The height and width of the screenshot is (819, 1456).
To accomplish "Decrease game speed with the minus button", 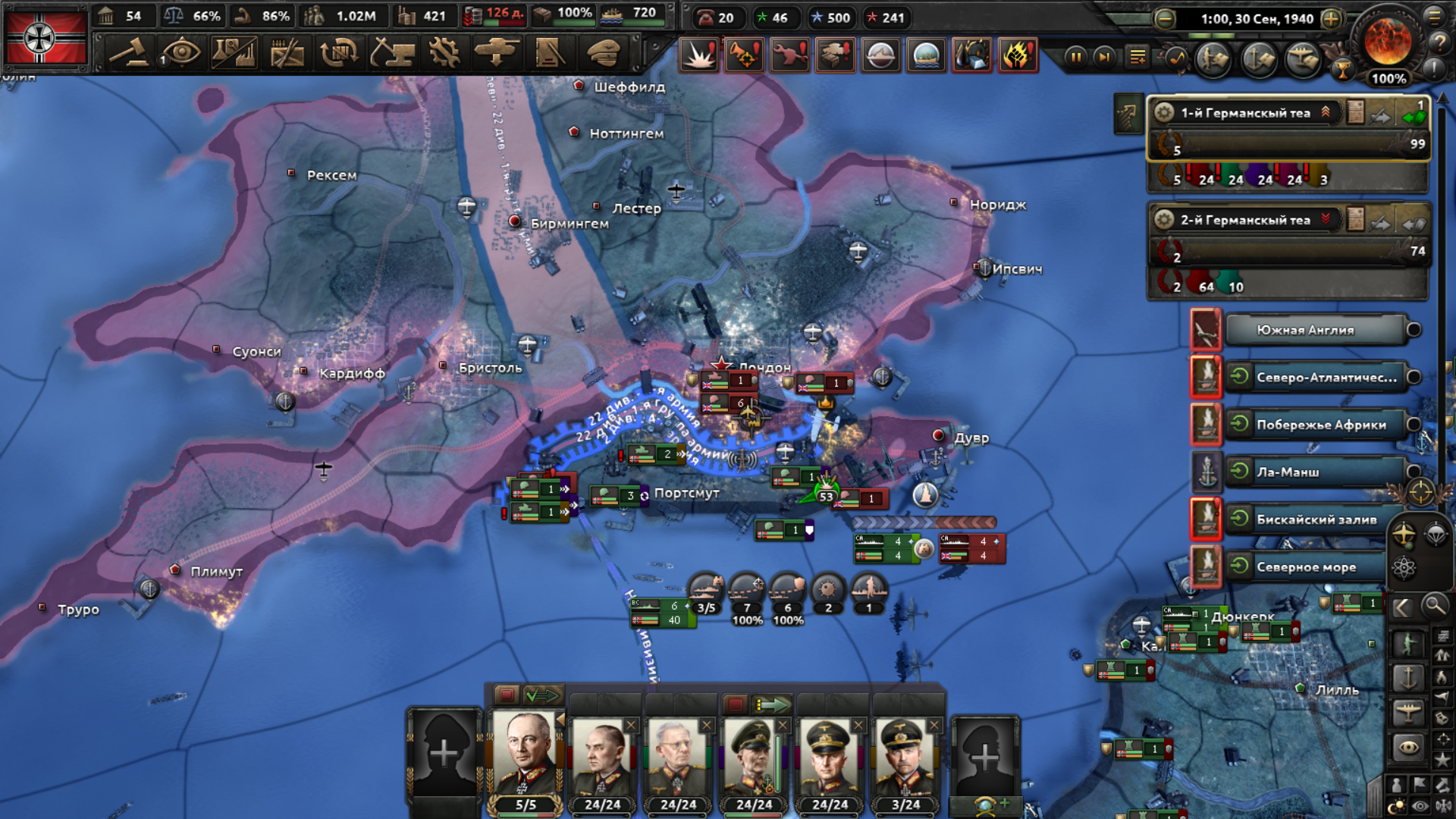I will point(1165,19).
